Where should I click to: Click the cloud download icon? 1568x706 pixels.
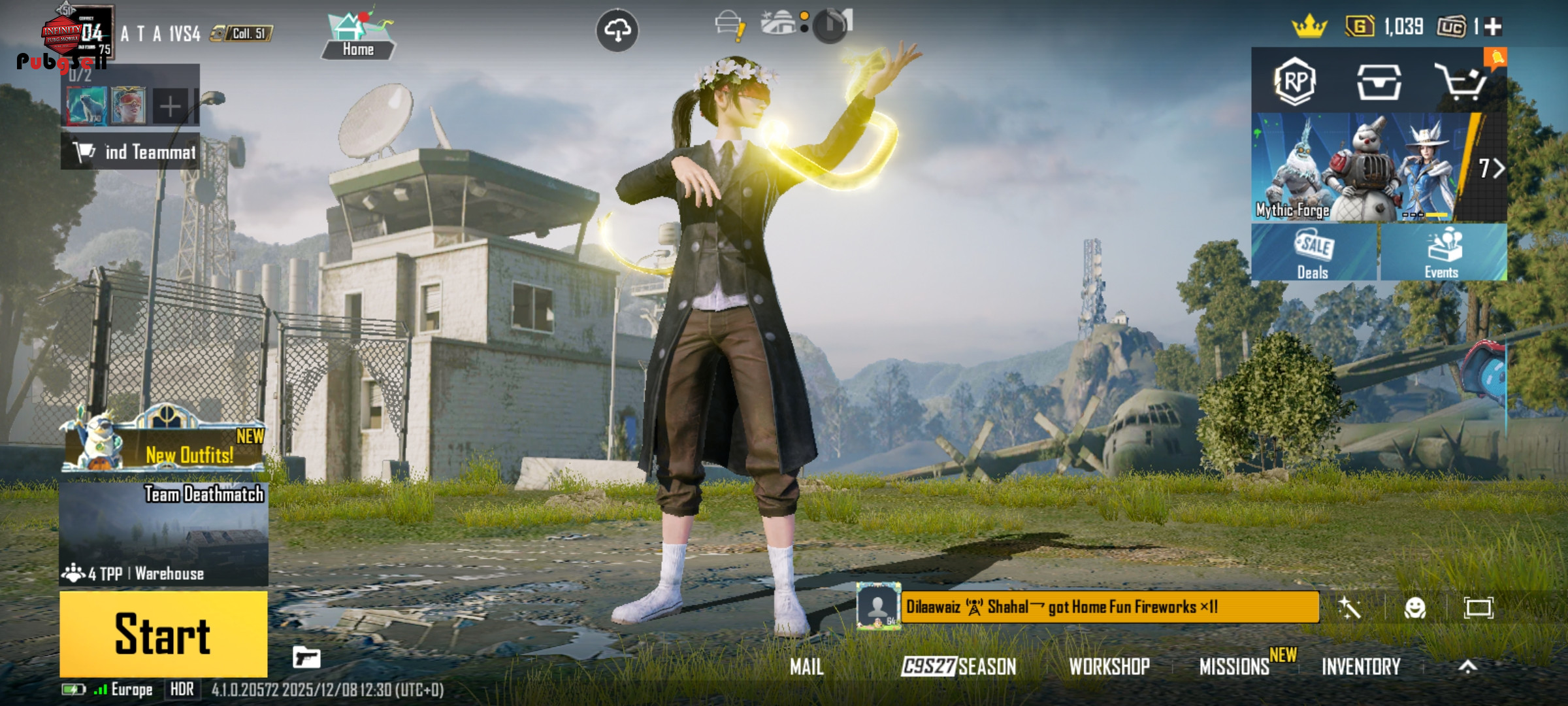[x=617, y=30]
